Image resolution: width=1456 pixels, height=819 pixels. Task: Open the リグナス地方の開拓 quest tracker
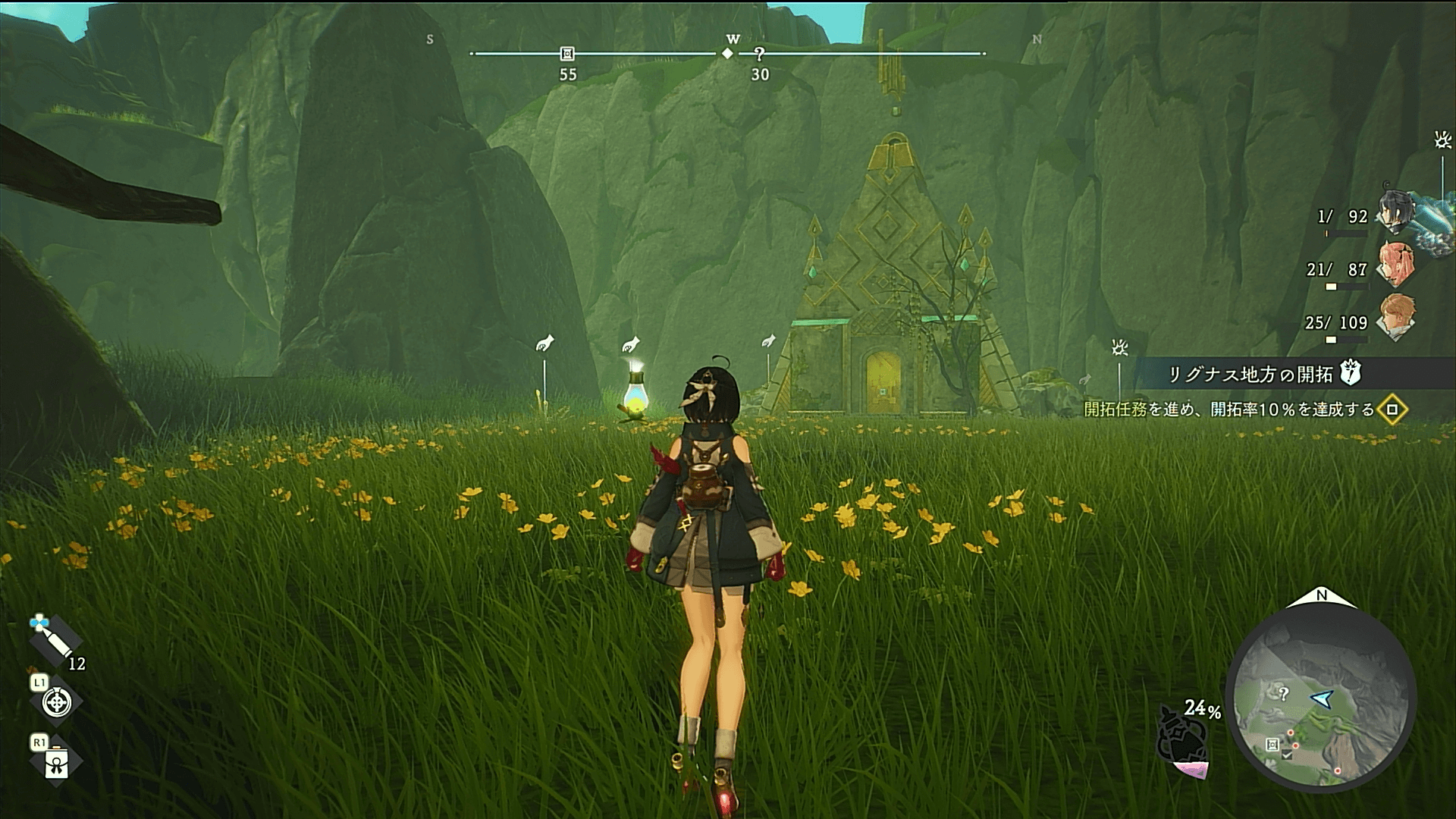pos(1251,374)
